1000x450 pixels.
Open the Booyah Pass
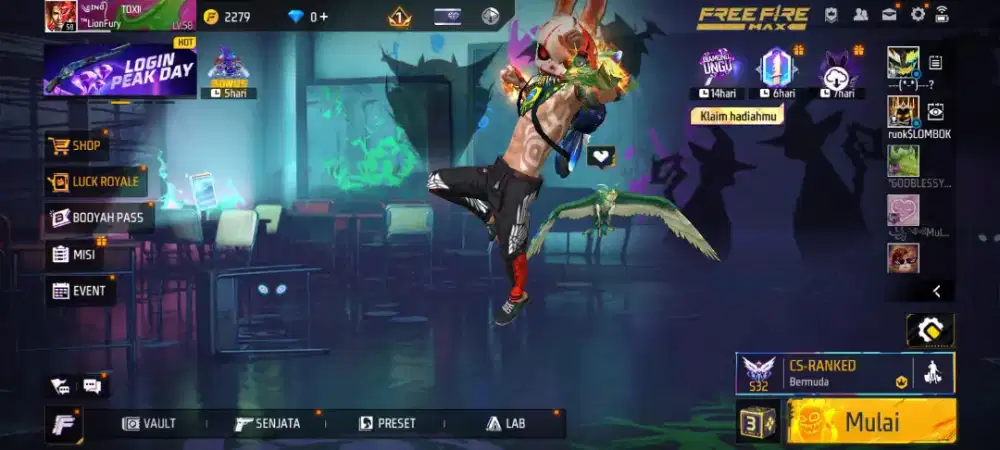pos(98,217)
